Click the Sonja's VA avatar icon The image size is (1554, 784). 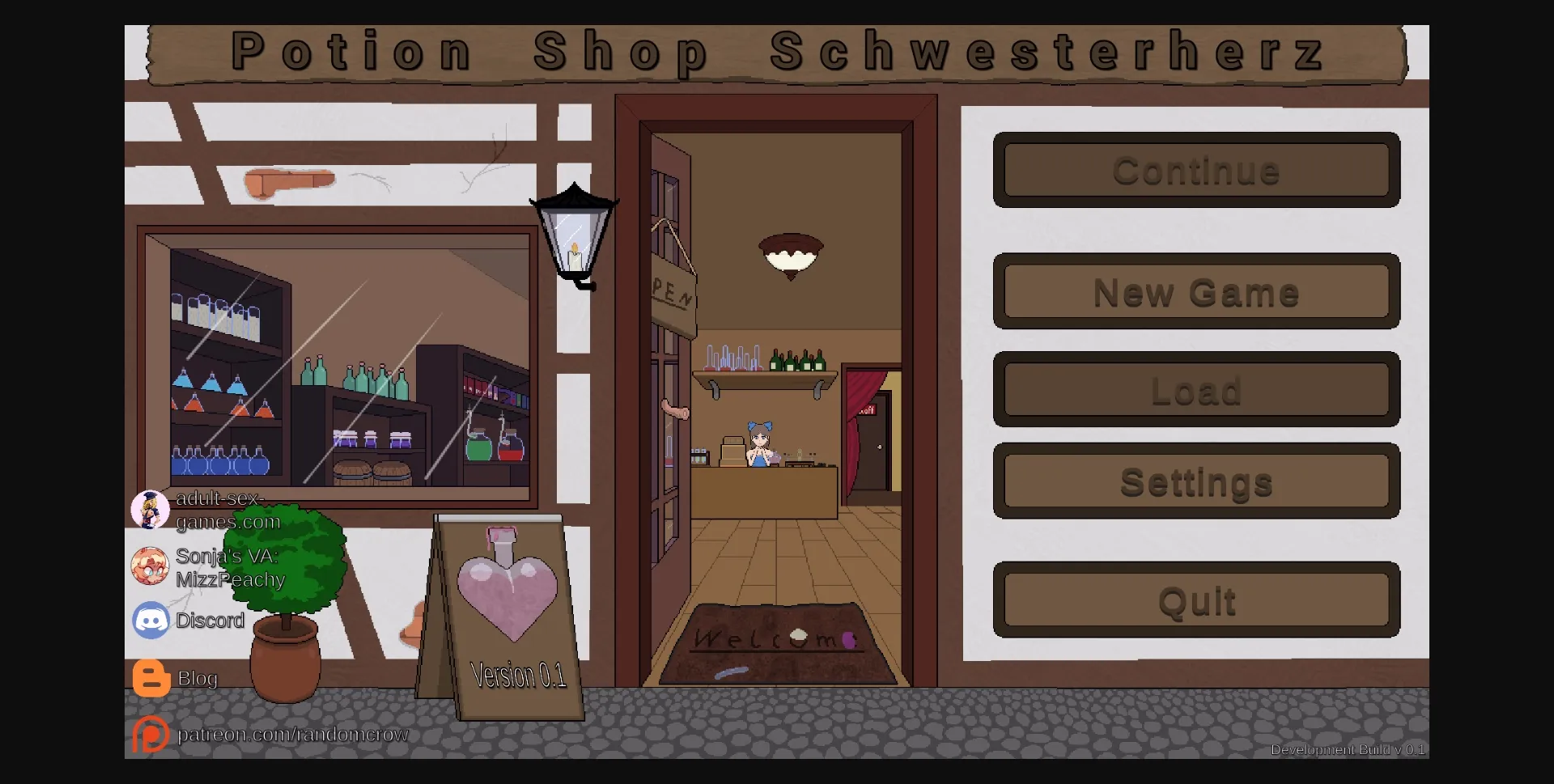(151, 565)
